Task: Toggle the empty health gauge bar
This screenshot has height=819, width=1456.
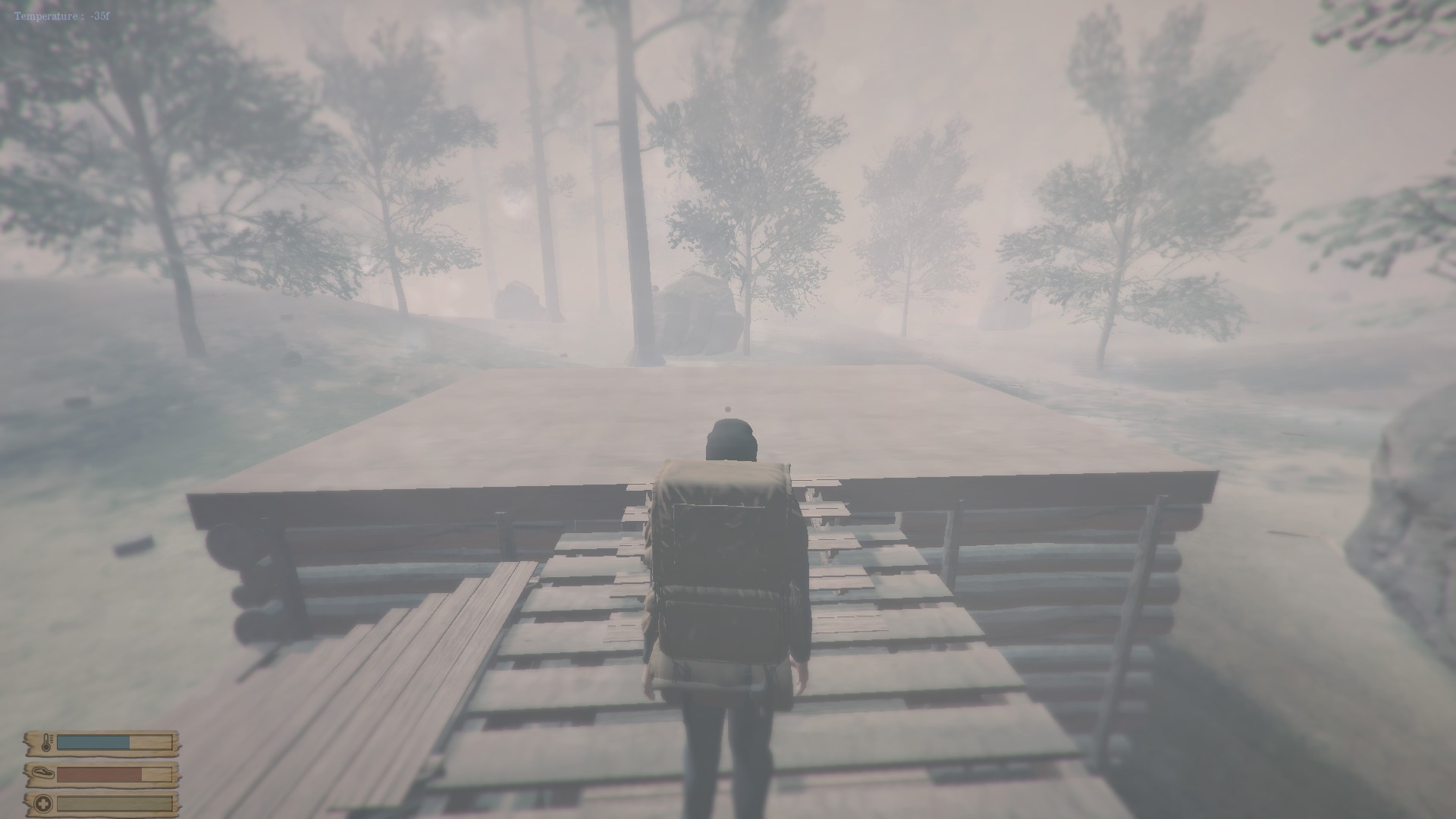Action: tap(106, 805)
